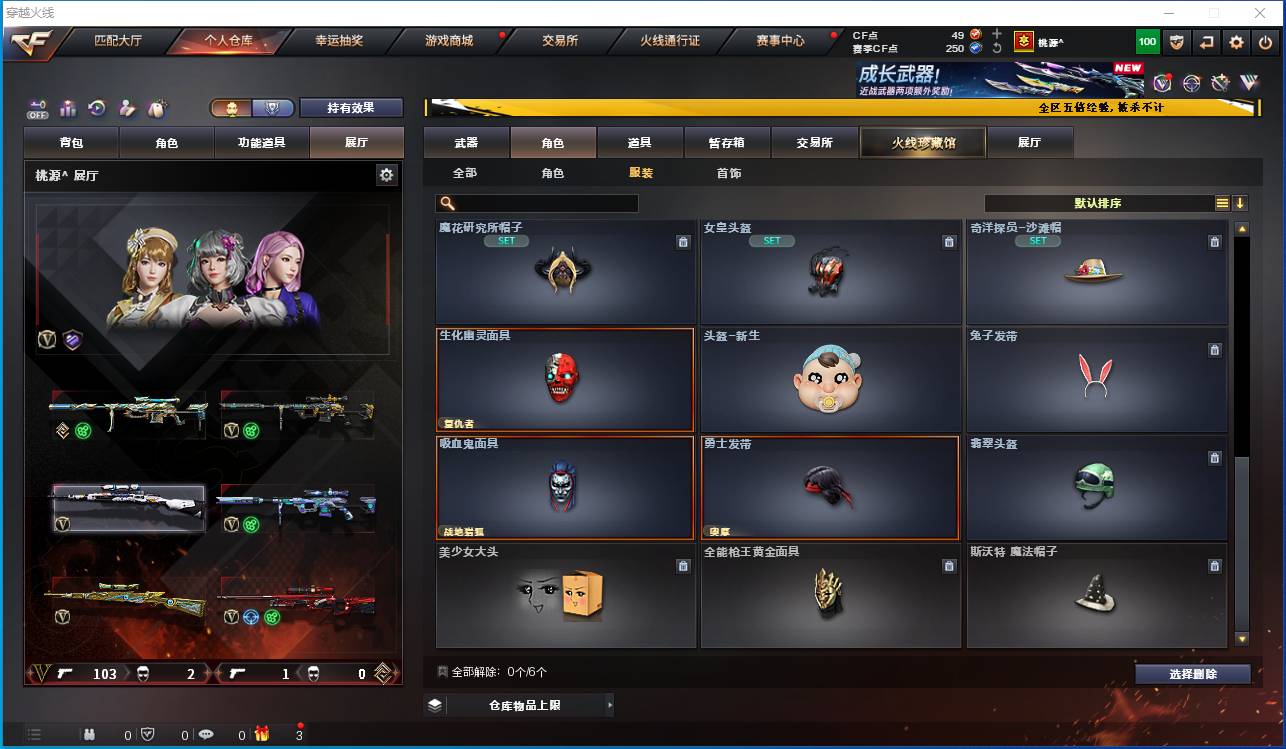The width and height of the screenshot is (1286, 749).
Task: Open showroom gear settings
Action: [x=387, y=175]
